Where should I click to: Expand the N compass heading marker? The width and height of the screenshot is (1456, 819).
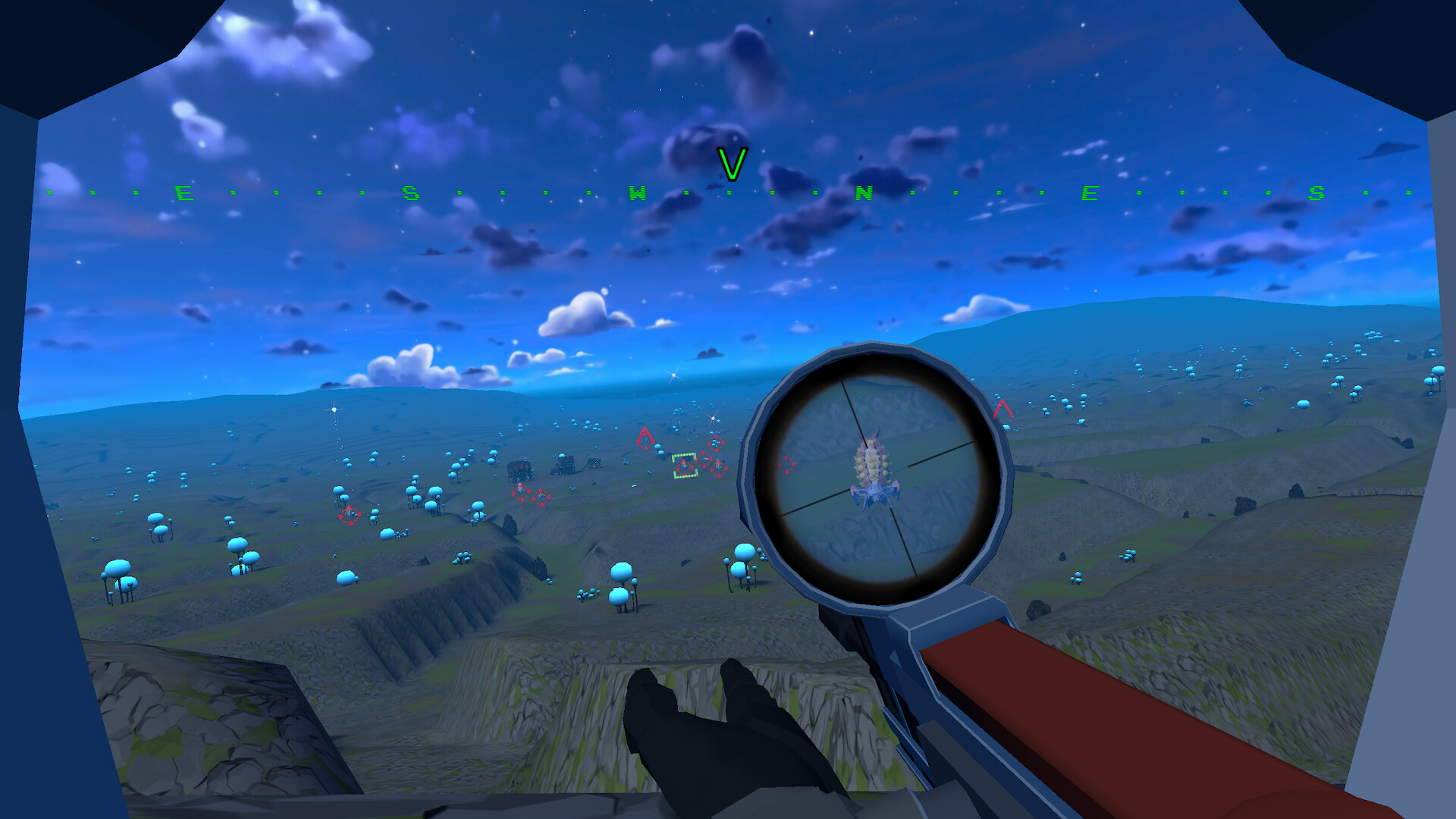[x=864, y=193]
